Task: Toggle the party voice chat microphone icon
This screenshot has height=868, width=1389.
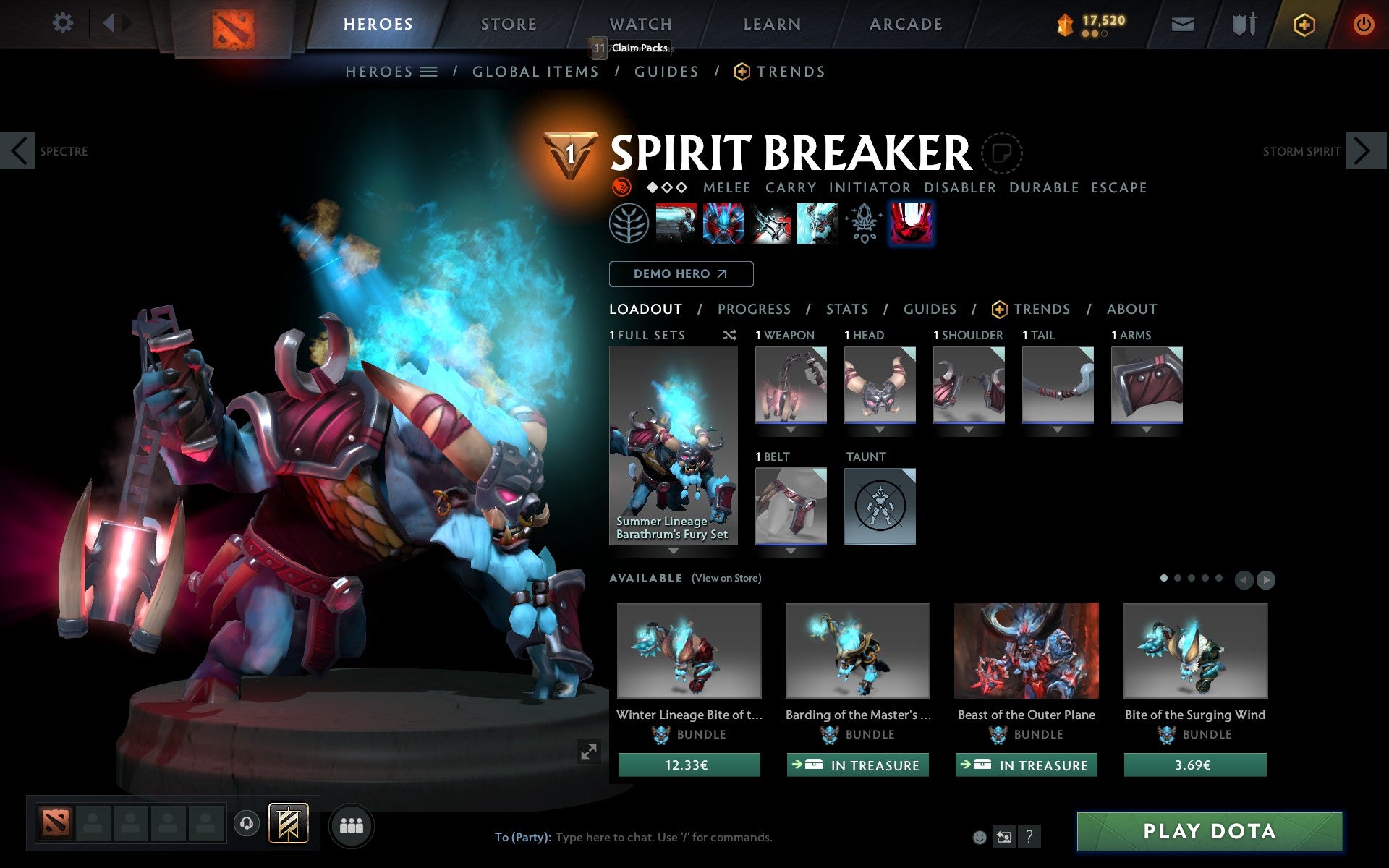Action: 246,822
